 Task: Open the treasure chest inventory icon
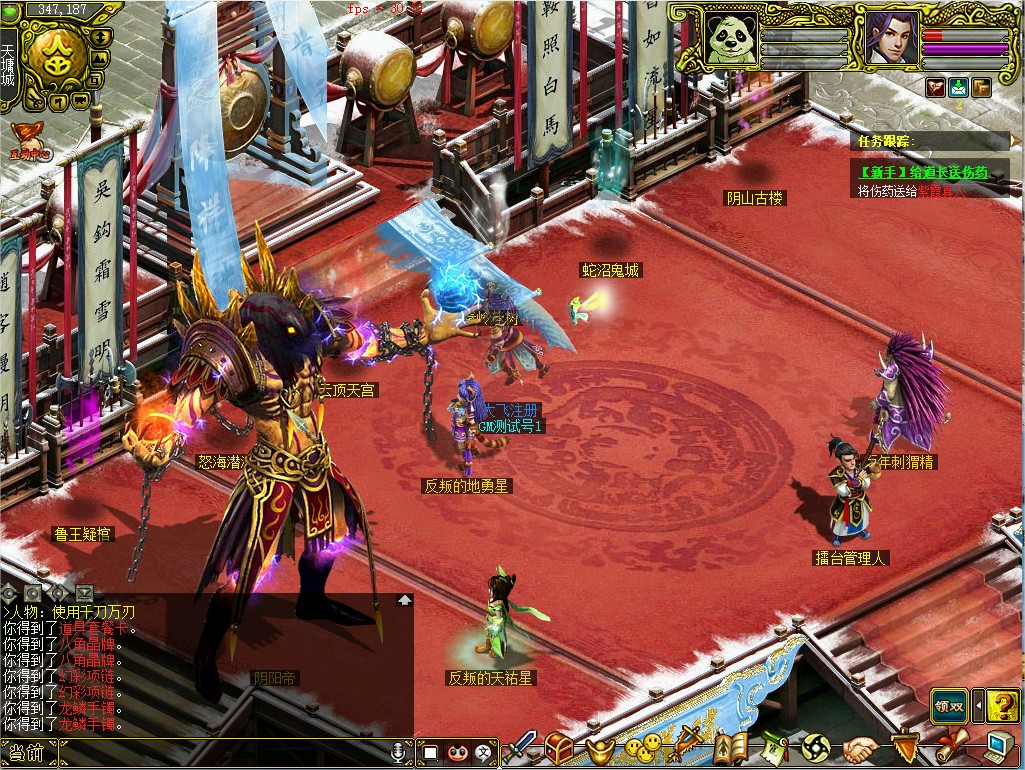coord(559,747)
